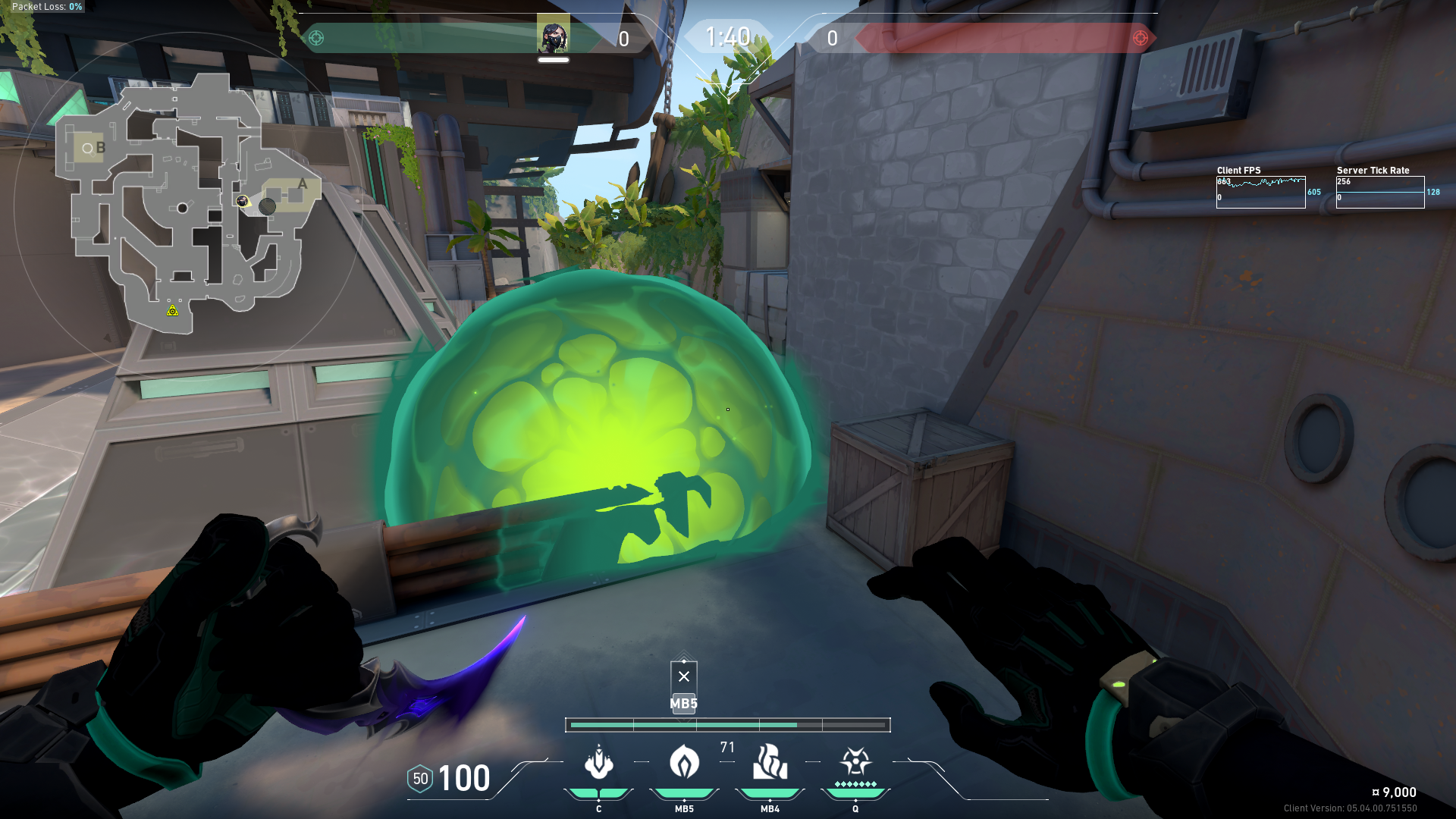Select the Poison Cloud ability icon
Image resolution: width=1456 pixels, height=819 pixels.
click(684, 763)
